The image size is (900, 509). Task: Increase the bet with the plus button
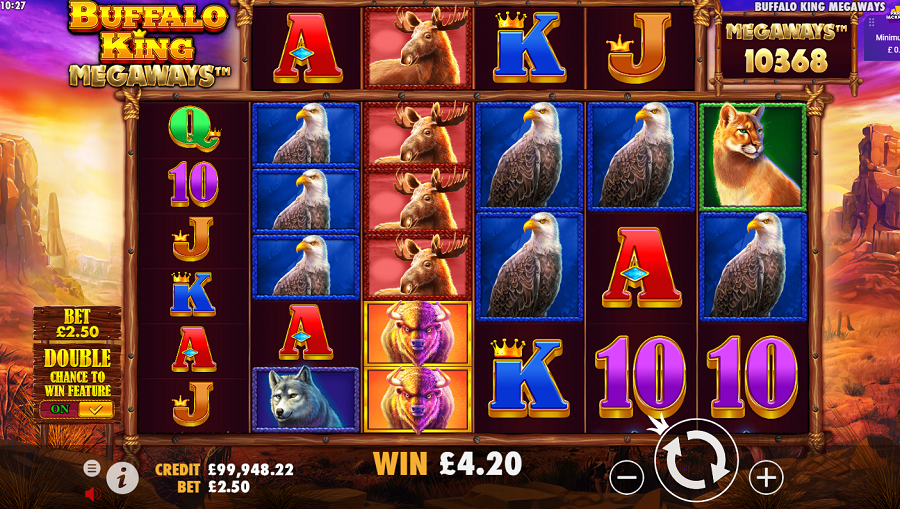[766, 479]
